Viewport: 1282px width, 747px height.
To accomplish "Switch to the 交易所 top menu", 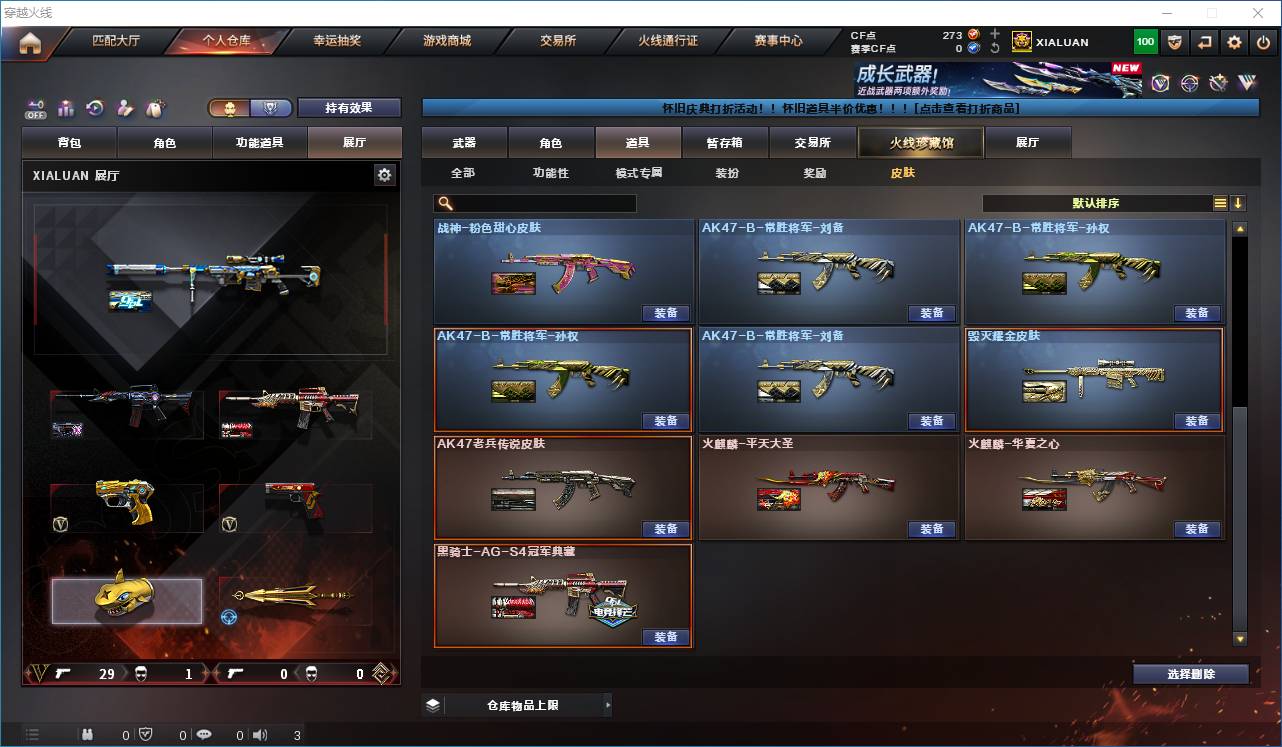I will tap(558, 41).
